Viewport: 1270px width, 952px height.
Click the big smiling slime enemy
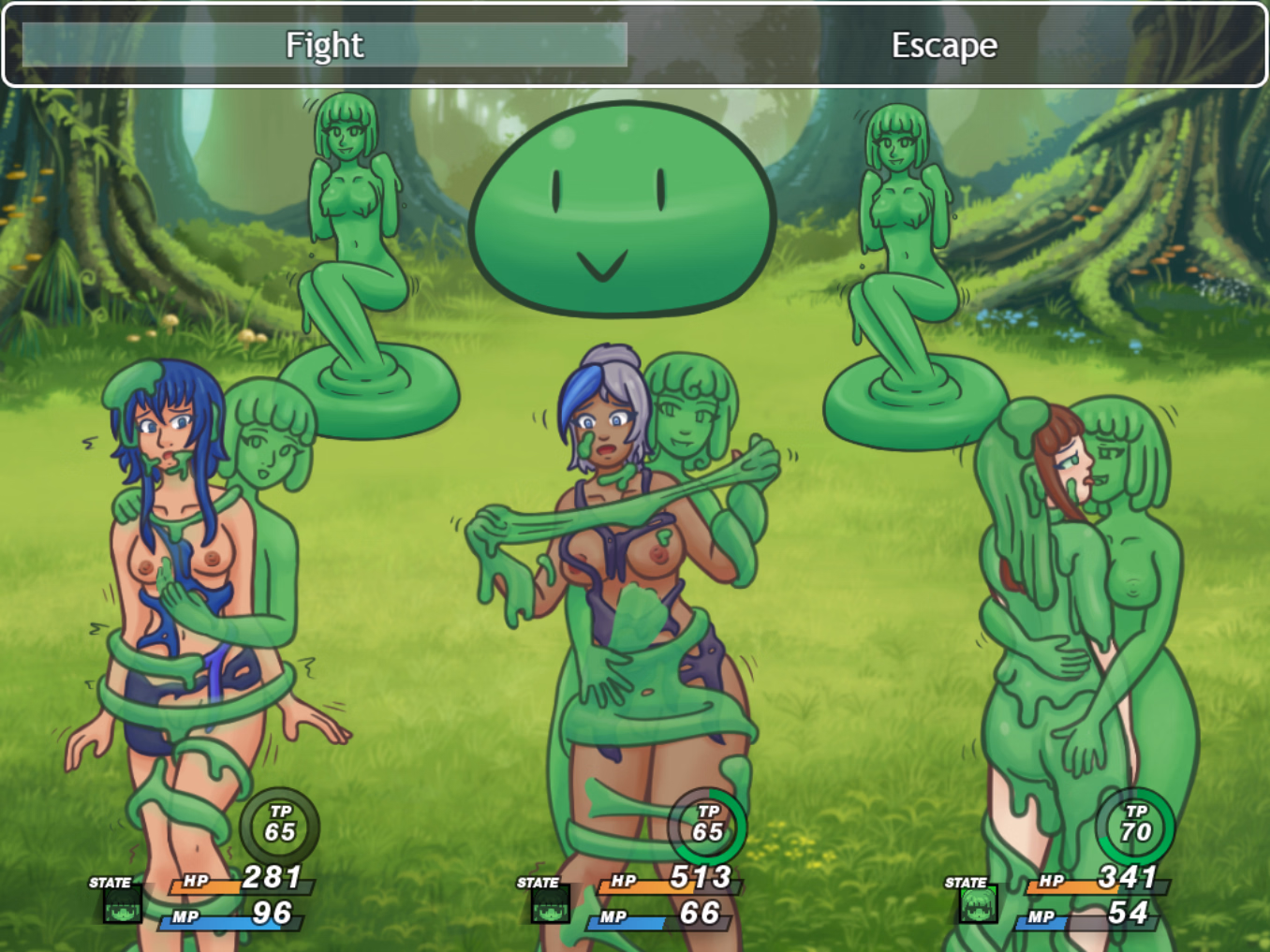(624, 211)
